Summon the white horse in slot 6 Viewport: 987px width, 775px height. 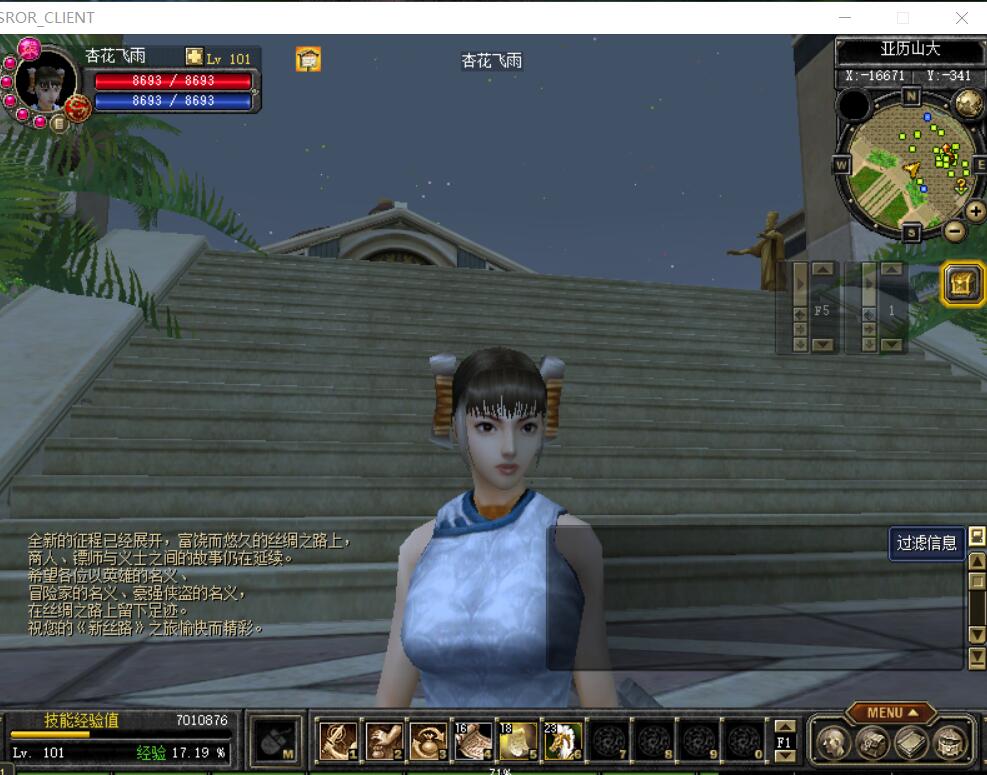[x=564, y=741]
